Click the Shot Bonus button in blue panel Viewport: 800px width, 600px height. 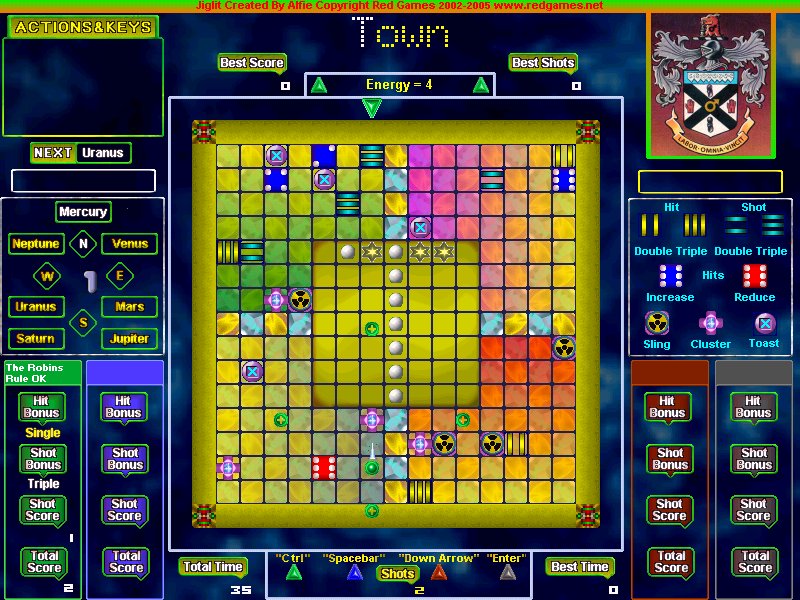point(125,459)
